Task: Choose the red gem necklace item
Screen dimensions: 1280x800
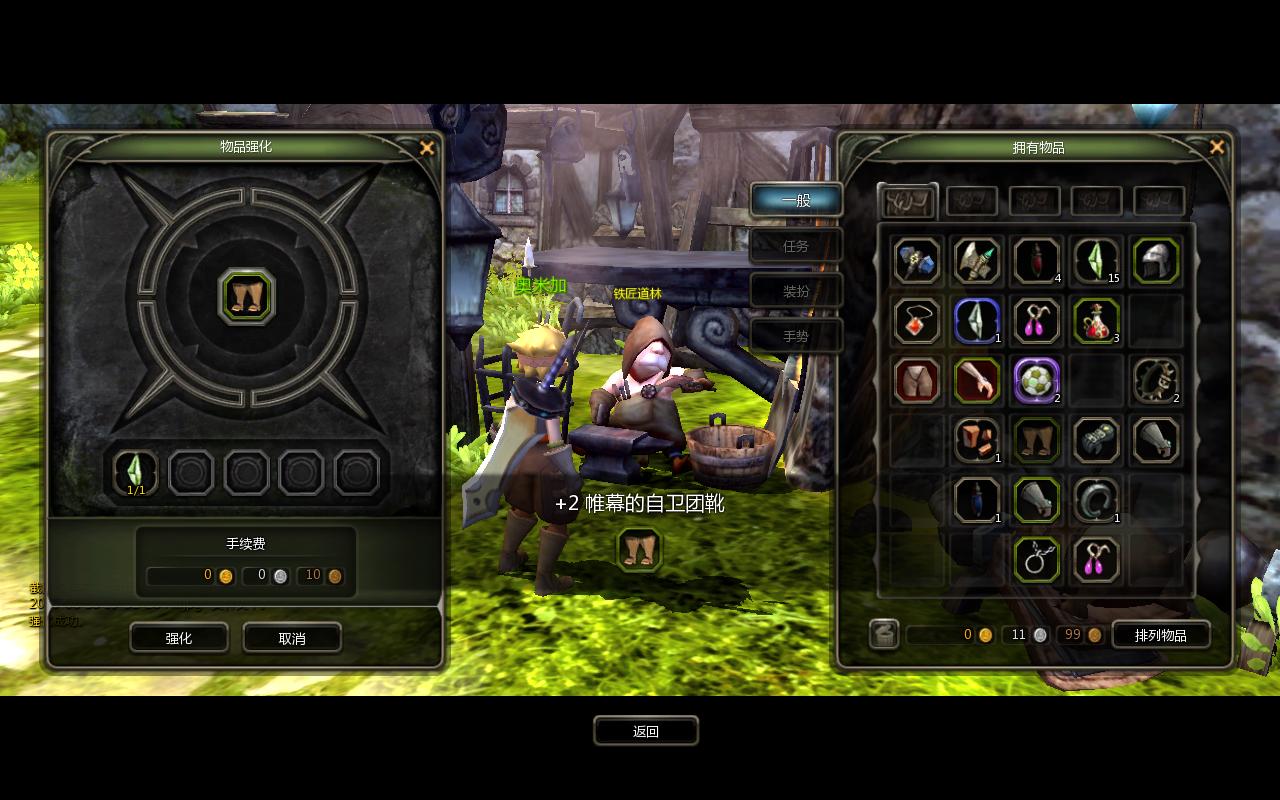Action: click(917, 321)
